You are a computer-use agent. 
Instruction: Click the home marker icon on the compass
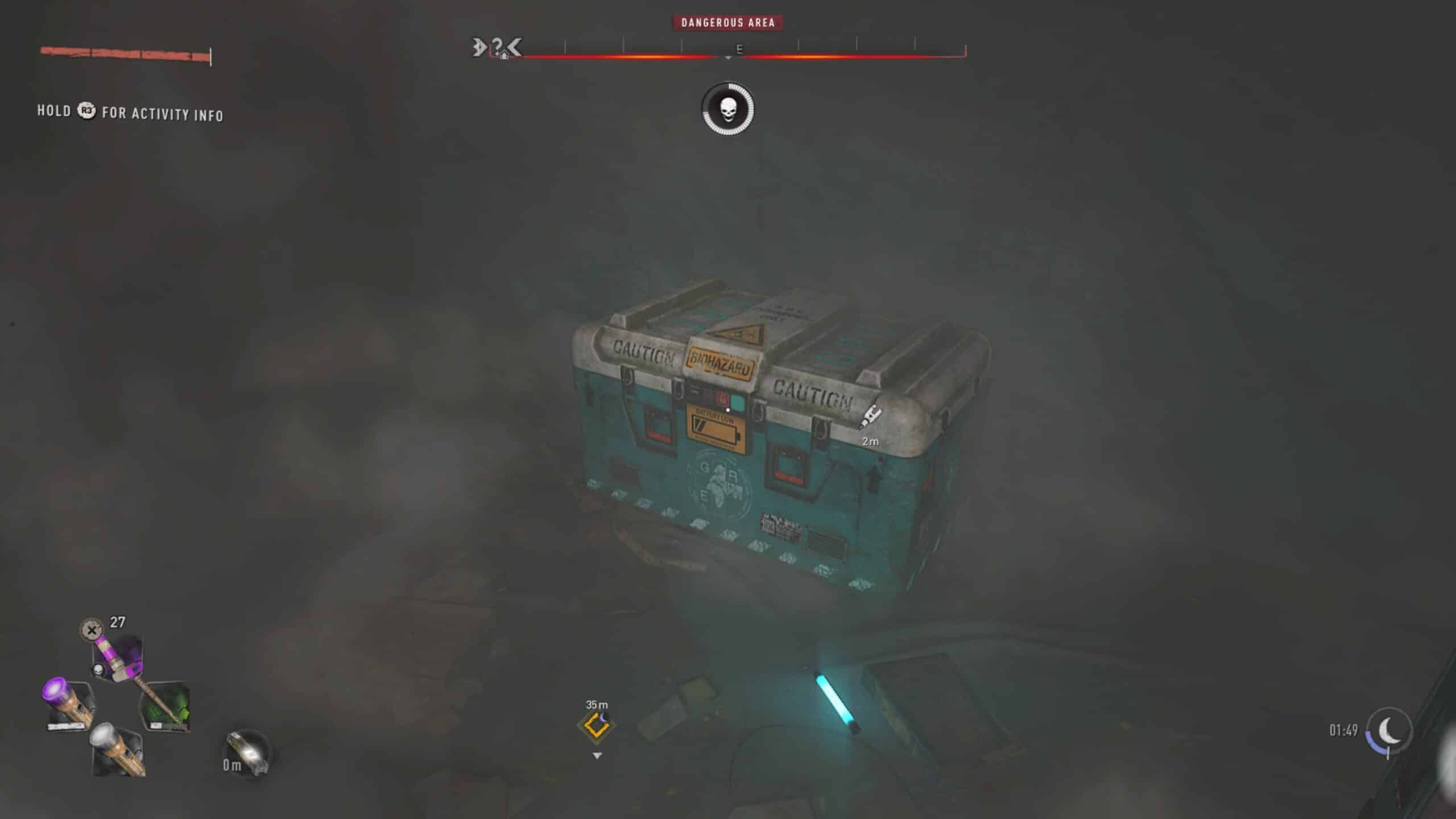click(505, 56)
